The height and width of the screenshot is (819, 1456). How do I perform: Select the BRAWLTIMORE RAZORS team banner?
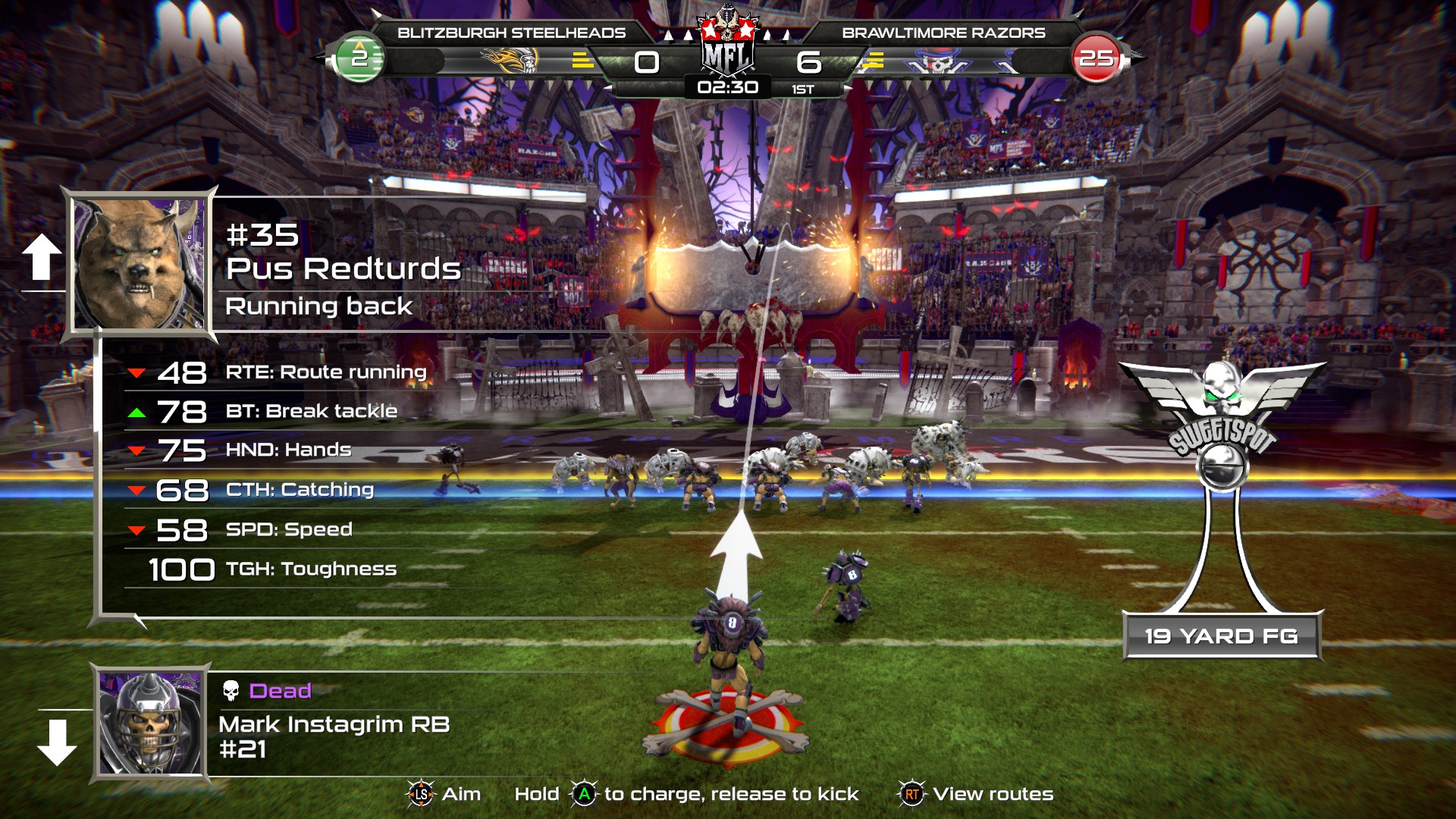945,32
